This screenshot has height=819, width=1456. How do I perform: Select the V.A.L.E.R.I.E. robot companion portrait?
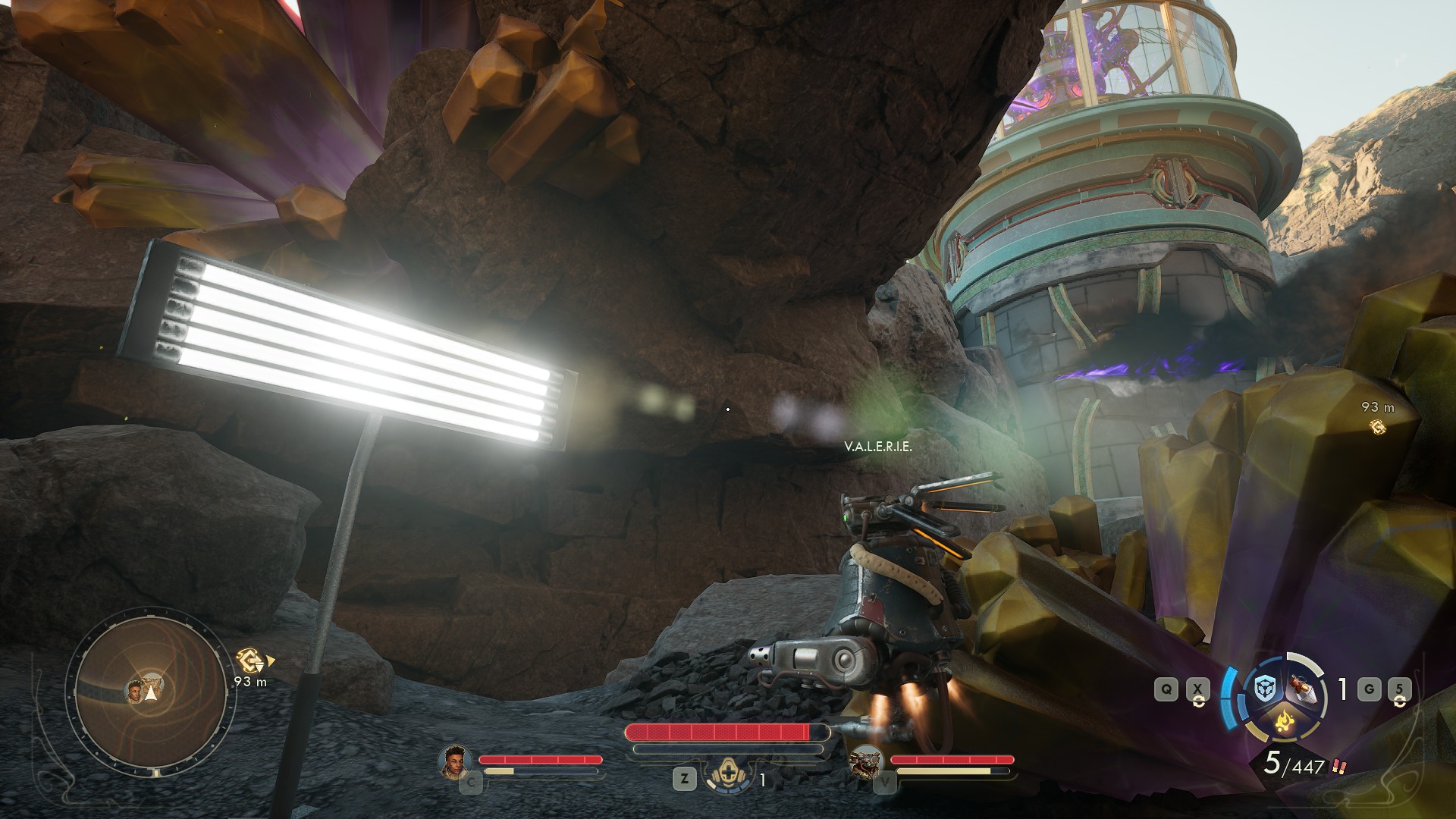click(x=866, y=760)
